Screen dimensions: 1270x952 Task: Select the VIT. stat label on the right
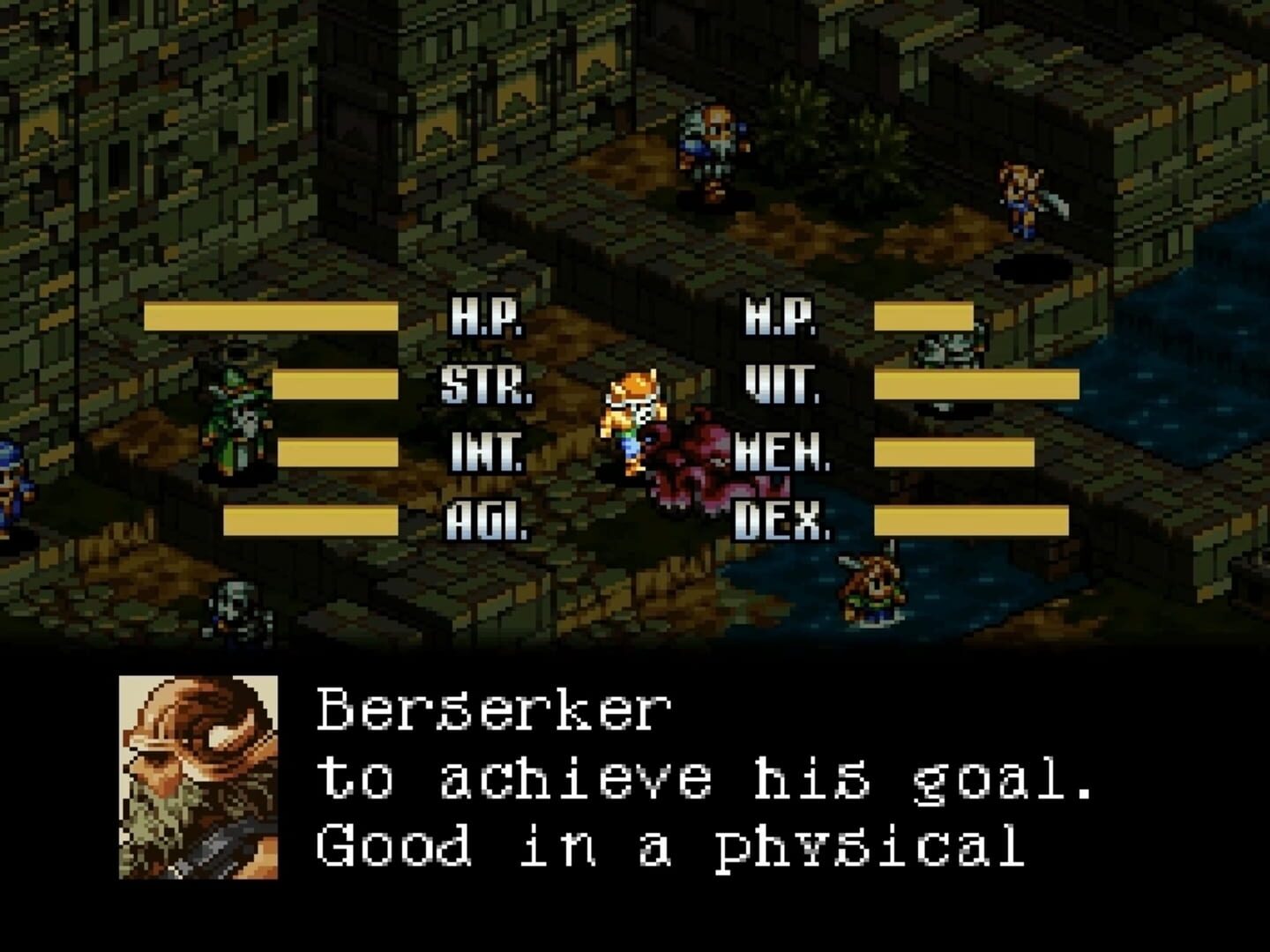[782, 383]
